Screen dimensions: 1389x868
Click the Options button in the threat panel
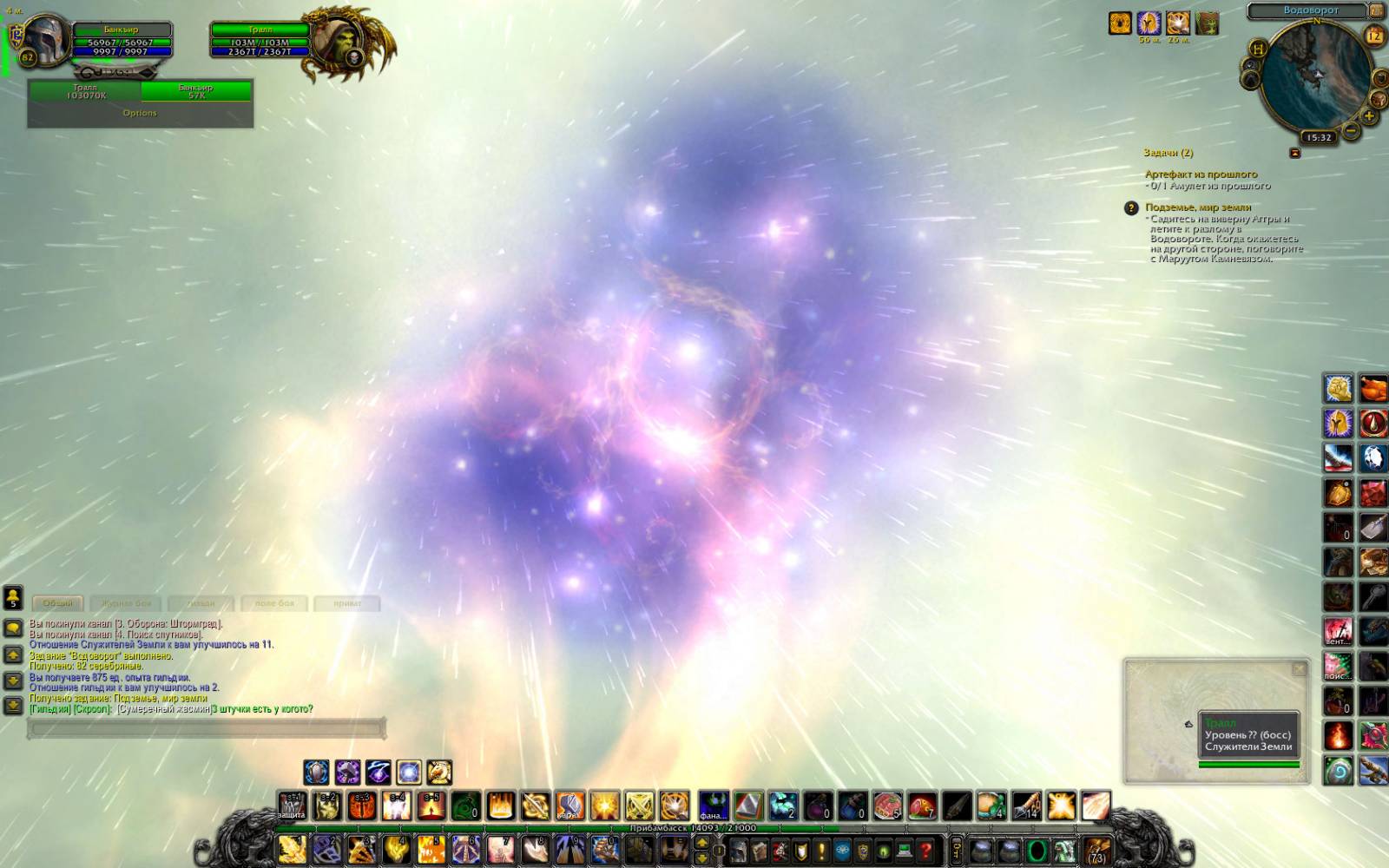tap(140, 113)
